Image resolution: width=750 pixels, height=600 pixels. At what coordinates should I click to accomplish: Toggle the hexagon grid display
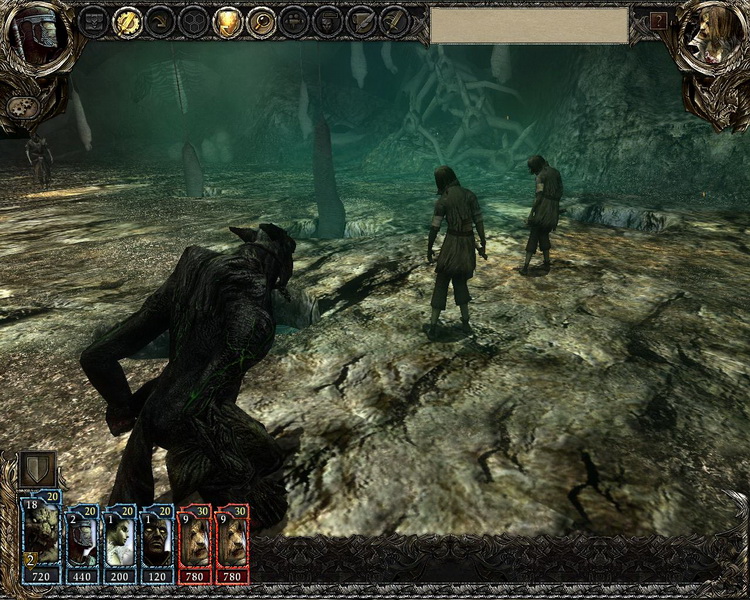click(x=193, y=21)
